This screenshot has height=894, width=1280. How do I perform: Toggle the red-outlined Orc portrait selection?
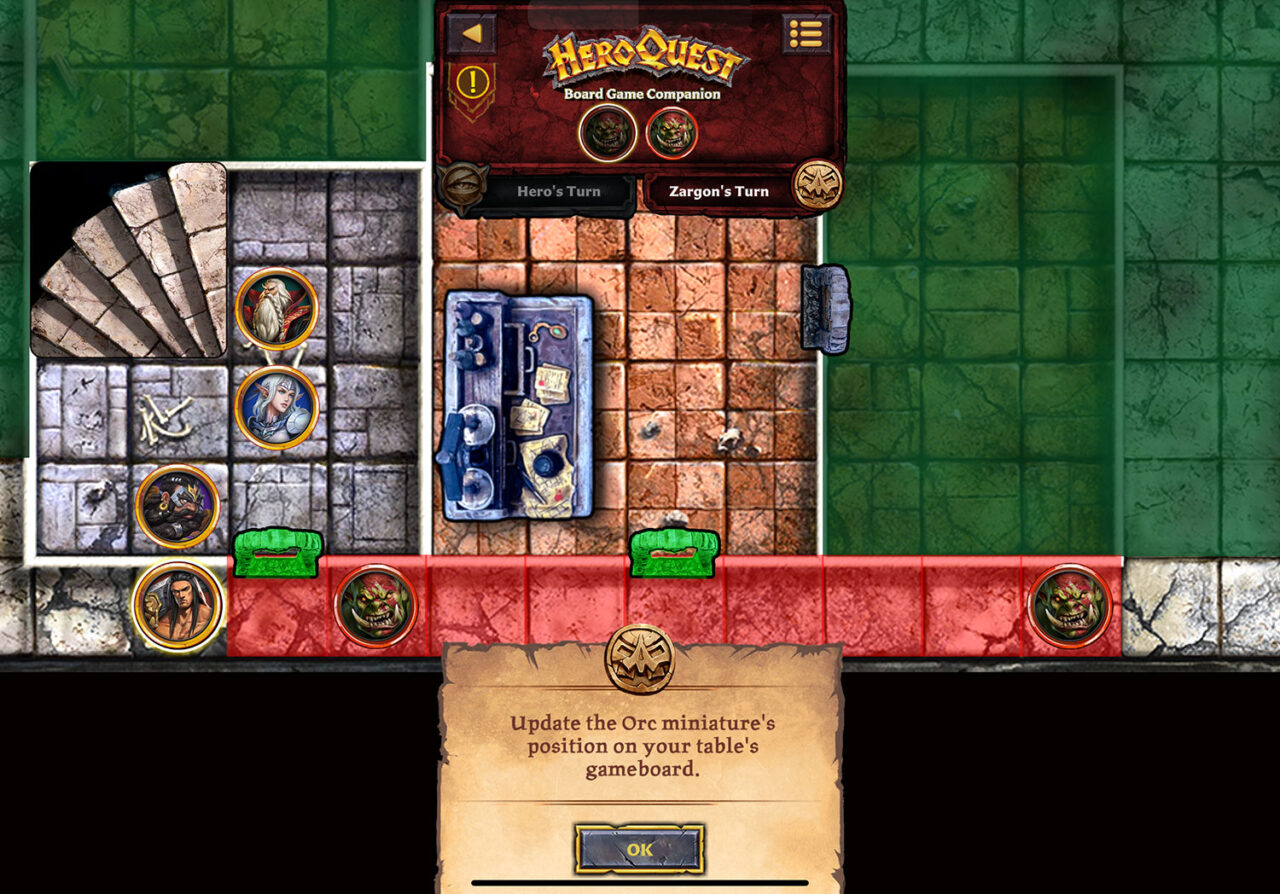[672, 131]
